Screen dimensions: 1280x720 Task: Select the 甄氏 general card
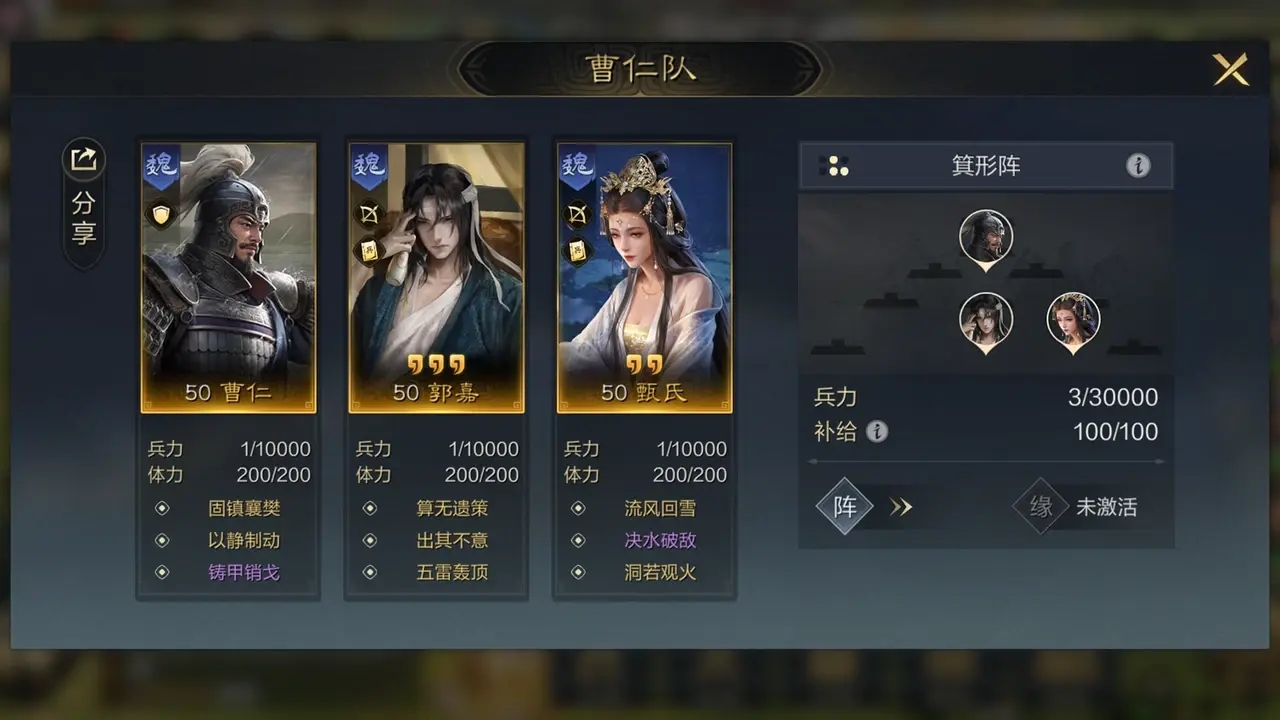pos(644,277)
